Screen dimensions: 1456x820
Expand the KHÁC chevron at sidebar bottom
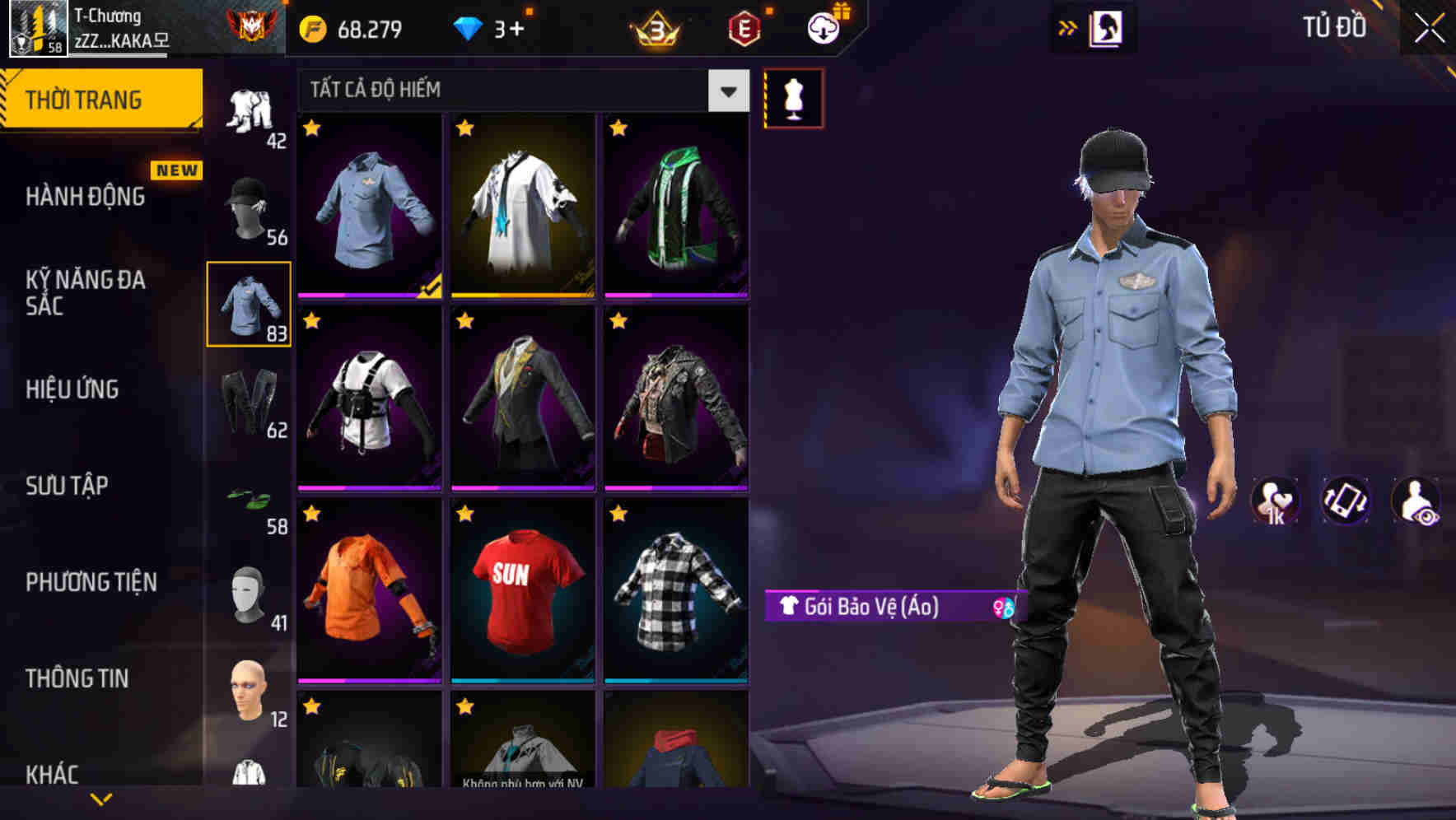tap(101, 798)
